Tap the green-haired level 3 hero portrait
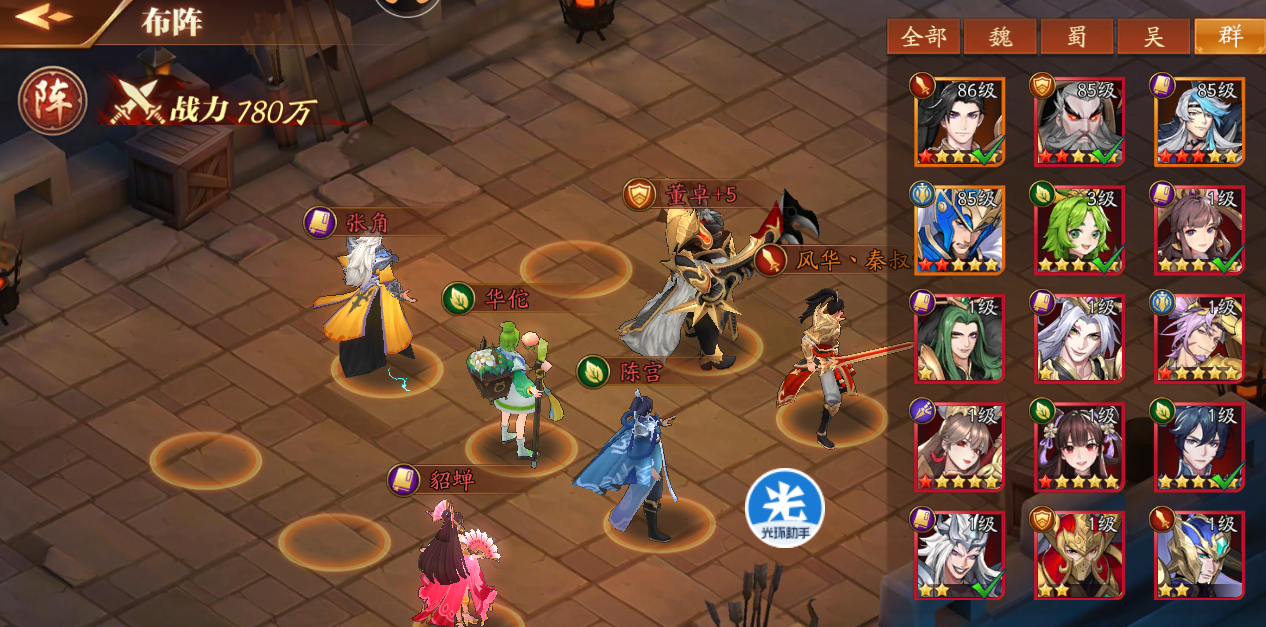Image resolution: width=1266 pixels, height=627 pixels. (1079, 230)
